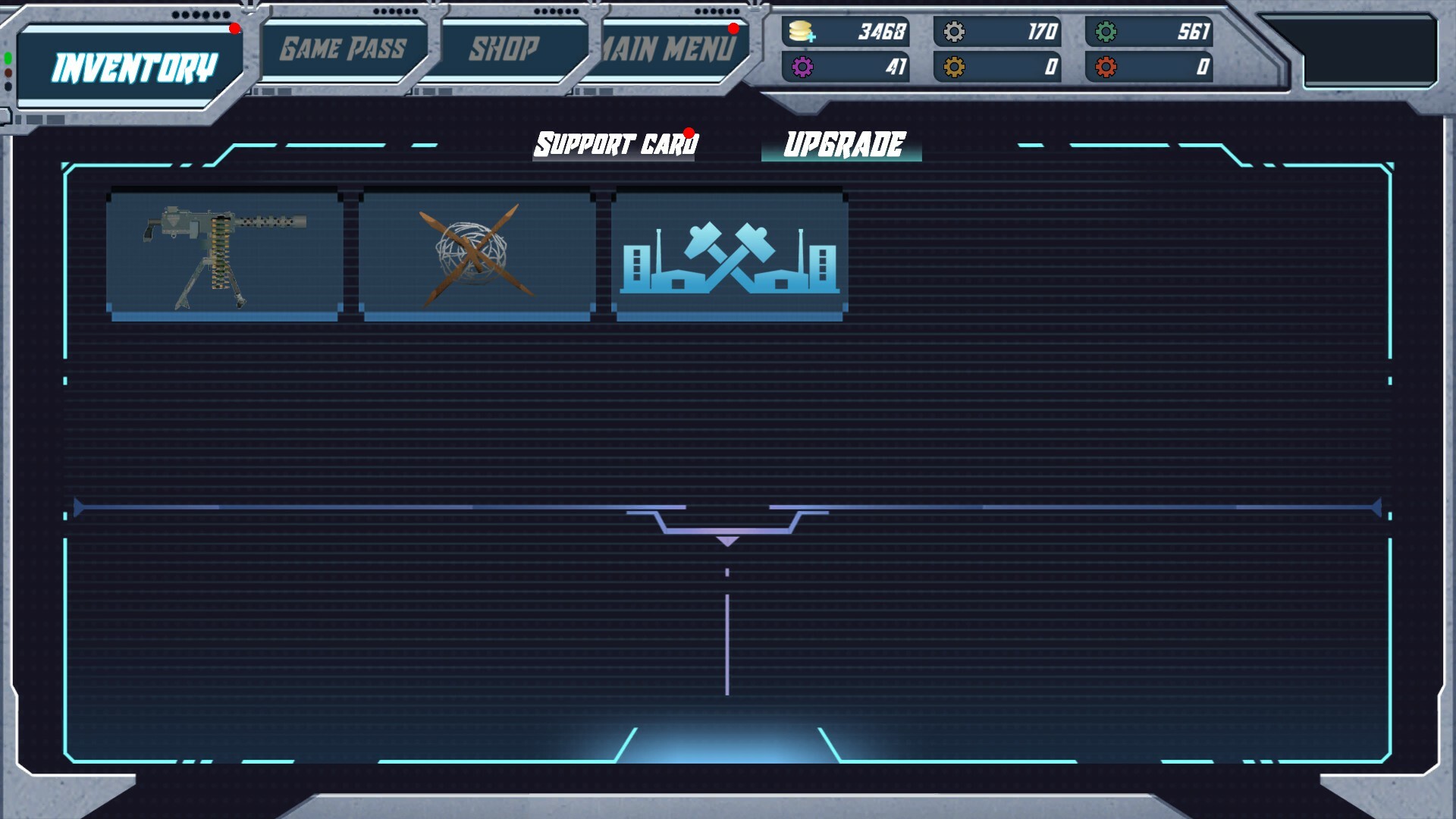This screenshot has width=1456, height=819.
Task: Click the red gear resource icon
Action: [1106, 67]
